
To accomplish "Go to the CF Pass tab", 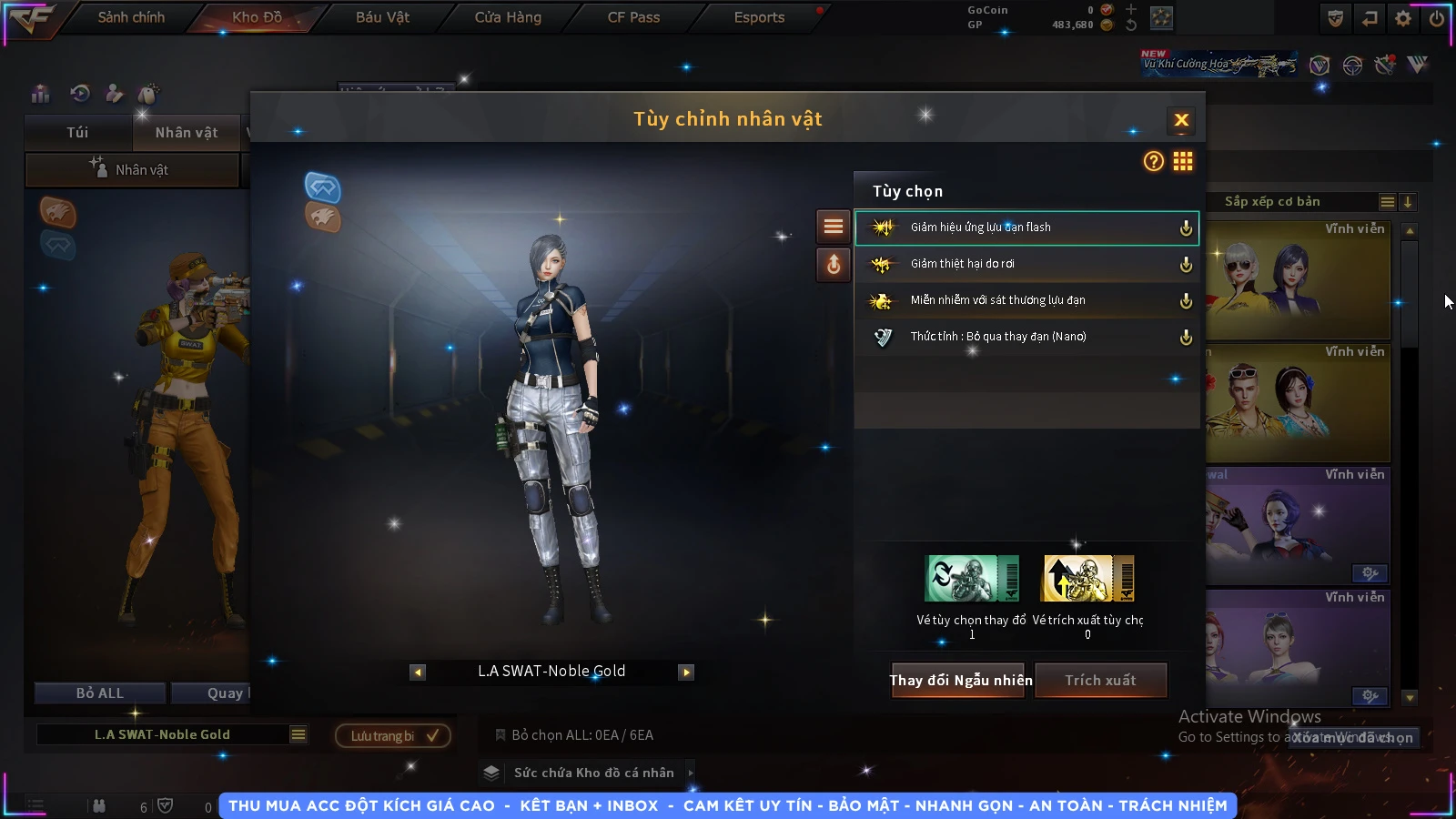I will point(633,17).
